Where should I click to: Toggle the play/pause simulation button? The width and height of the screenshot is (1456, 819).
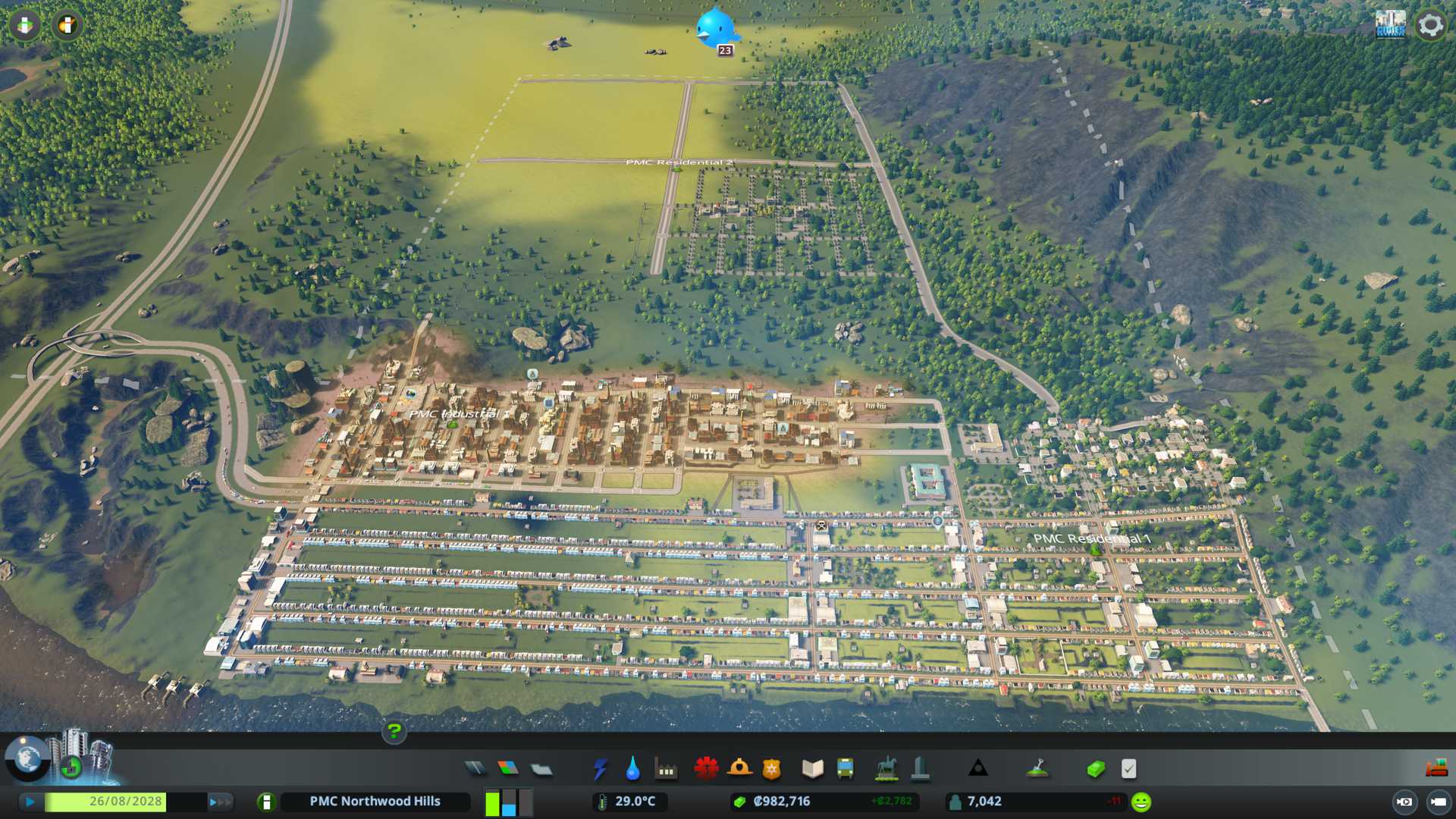point(30,802)
